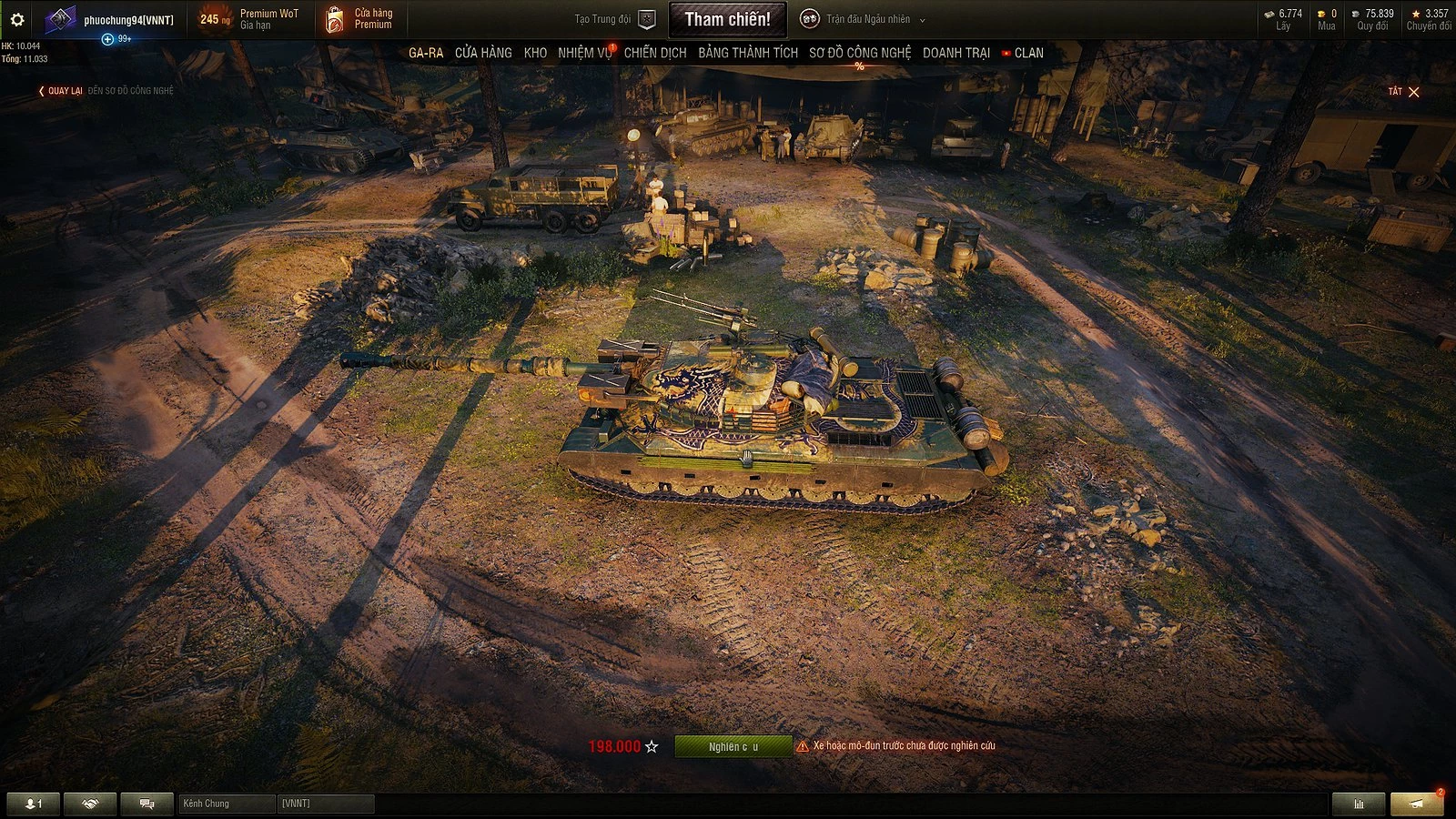
Task: View session statistics bar chart icon
Action: 1358,804
